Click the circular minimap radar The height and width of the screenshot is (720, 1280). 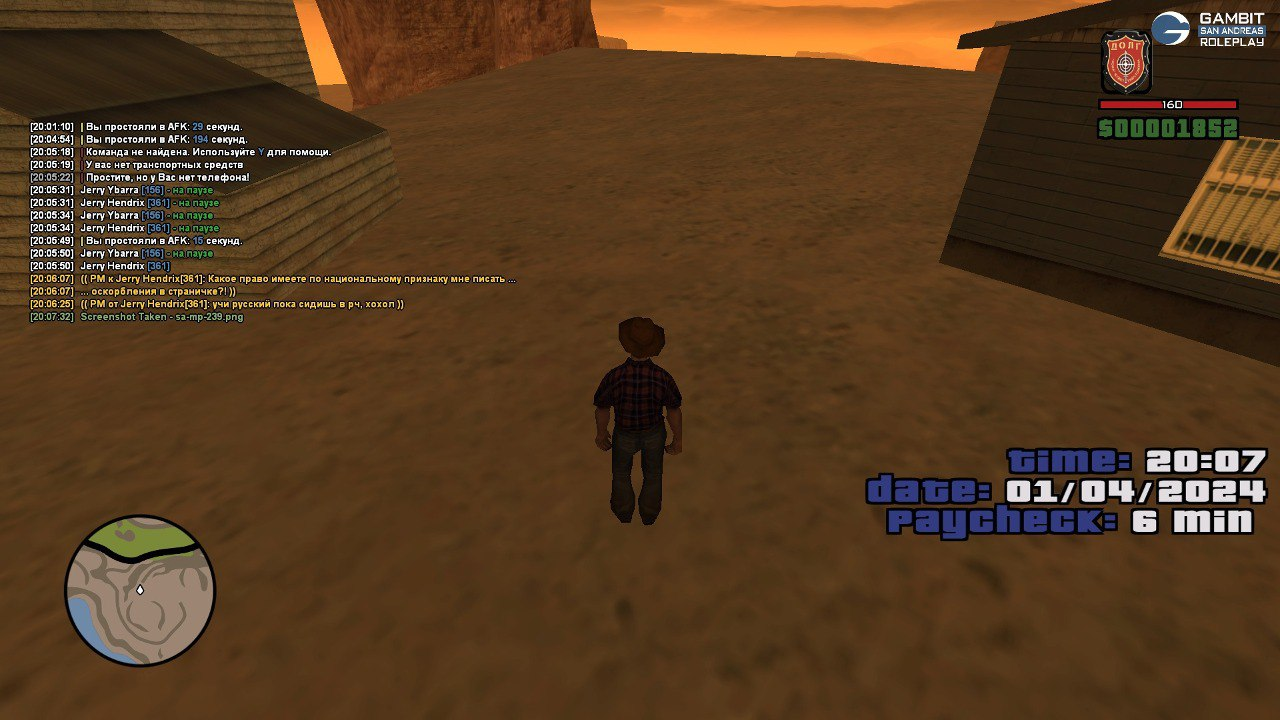point(140,590)
